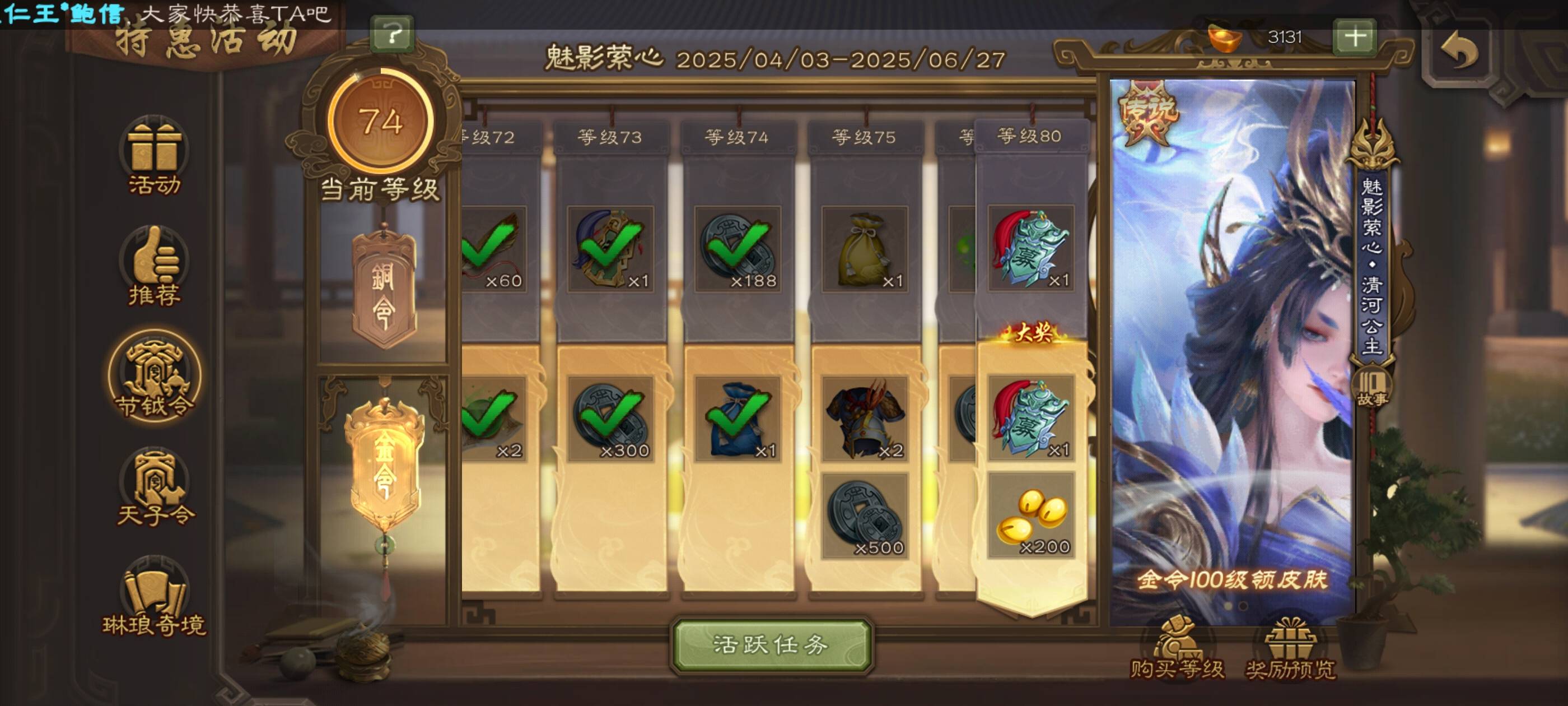The image size is (1568, 706).
Task: Inspect the level 75 yellow pouch reward
Action: tap(864, 250)
